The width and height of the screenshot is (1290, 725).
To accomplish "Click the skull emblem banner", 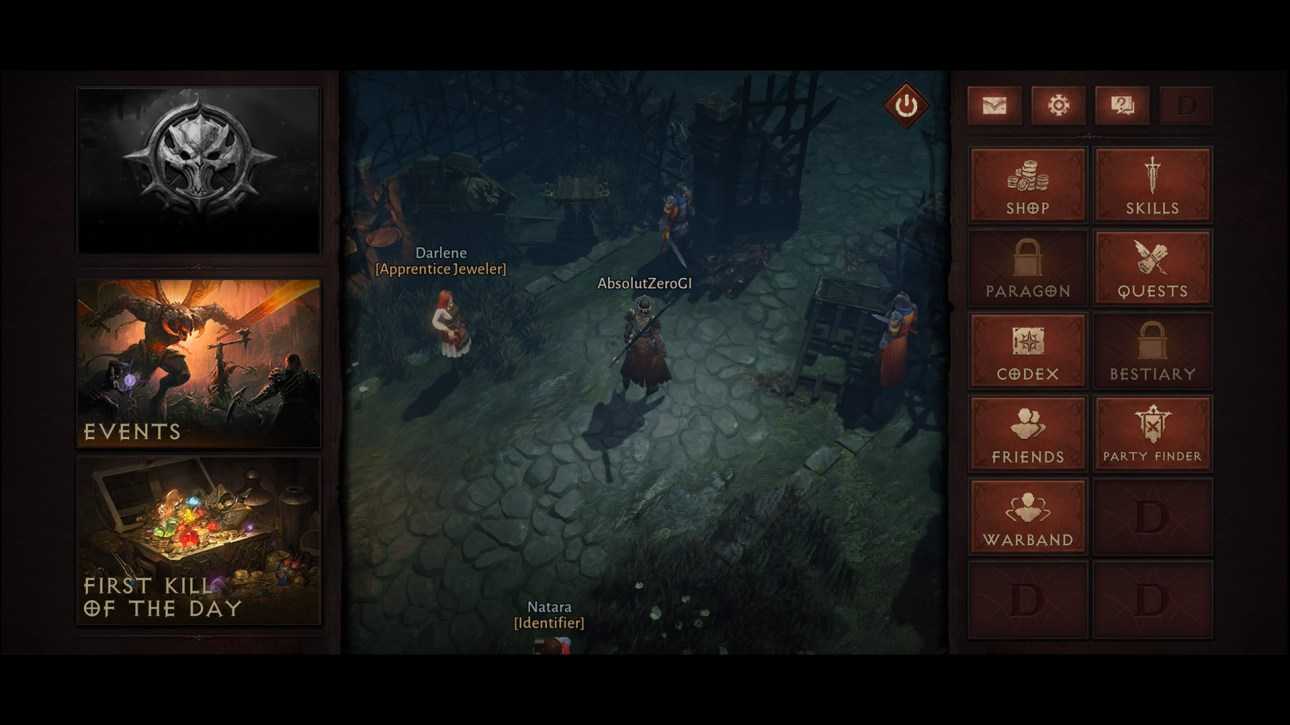I will [x=199, y=170].
